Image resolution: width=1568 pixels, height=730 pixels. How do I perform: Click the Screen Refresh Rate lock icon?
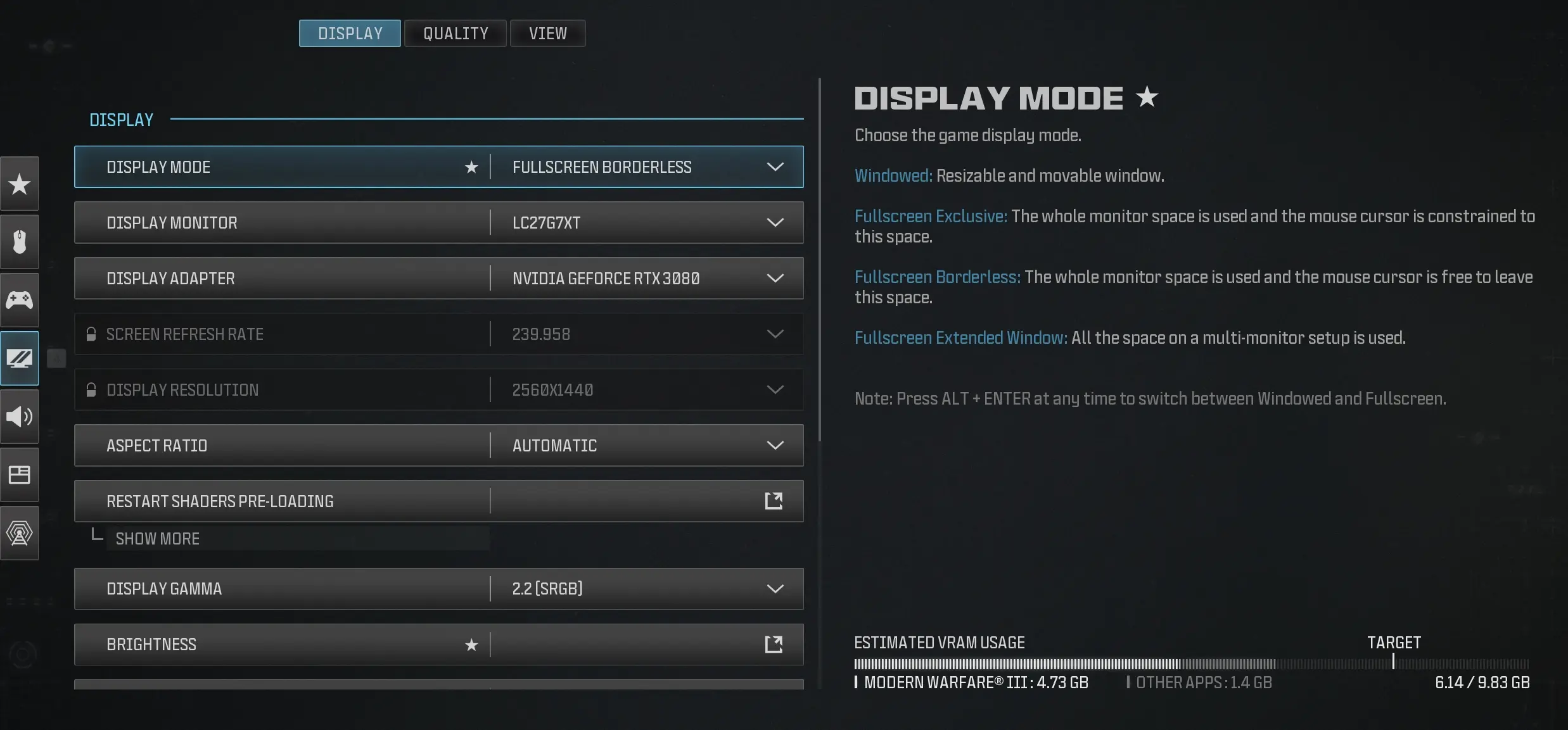91,334
